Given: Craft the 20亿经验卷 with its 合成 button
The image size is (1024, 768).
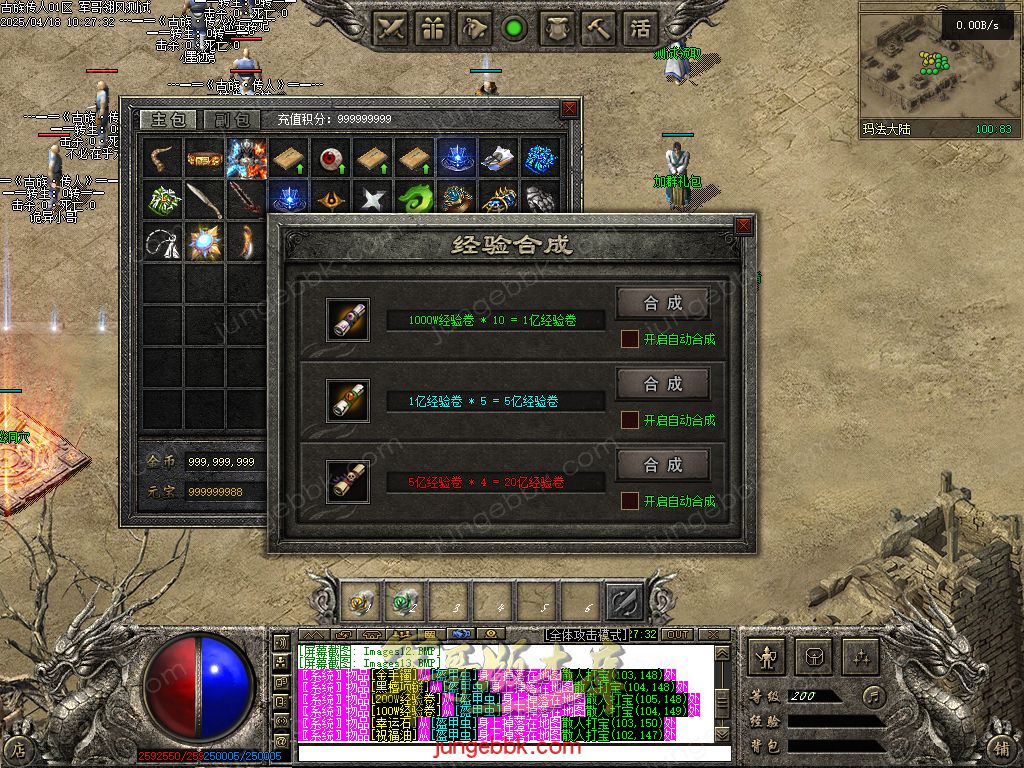Looking at the screenshot, I should tap(662, 465).
